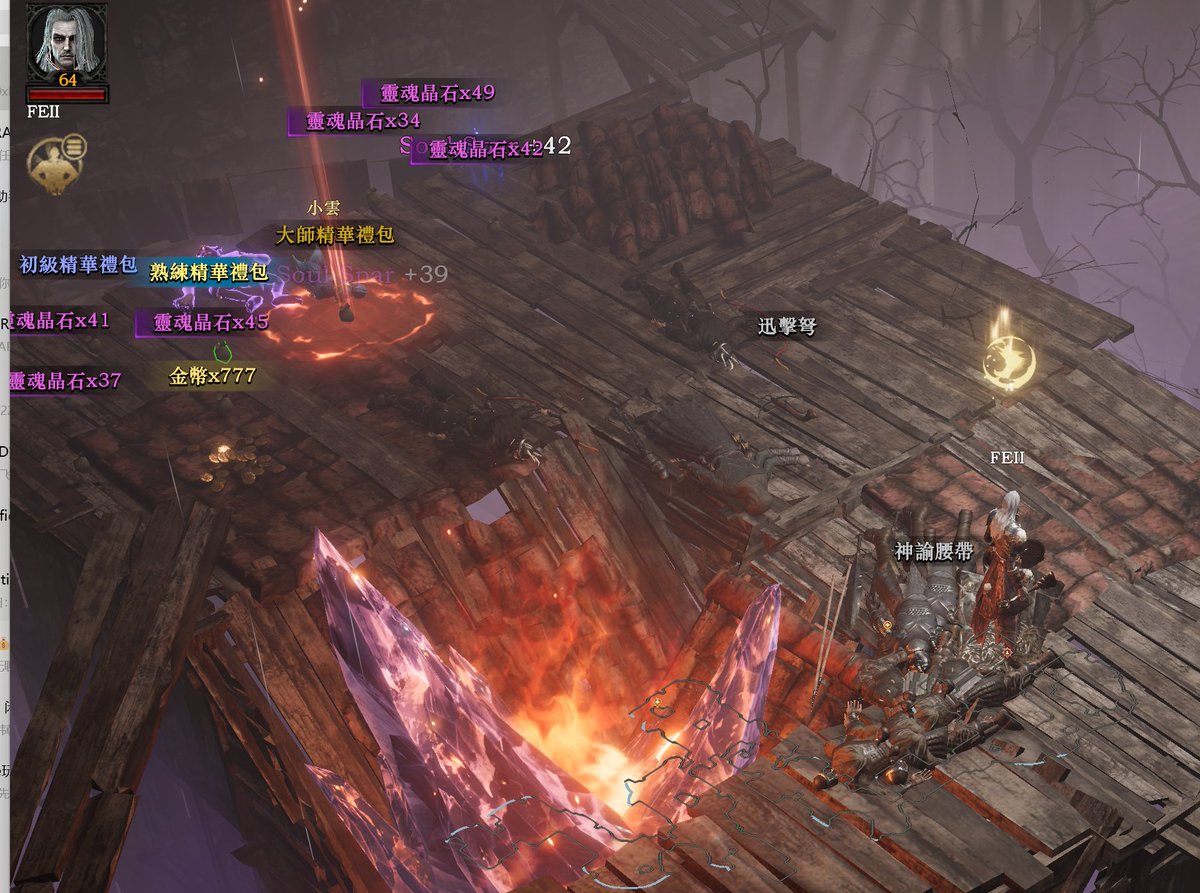Collect the 金幣x777 gold label

tap(212, 376)
